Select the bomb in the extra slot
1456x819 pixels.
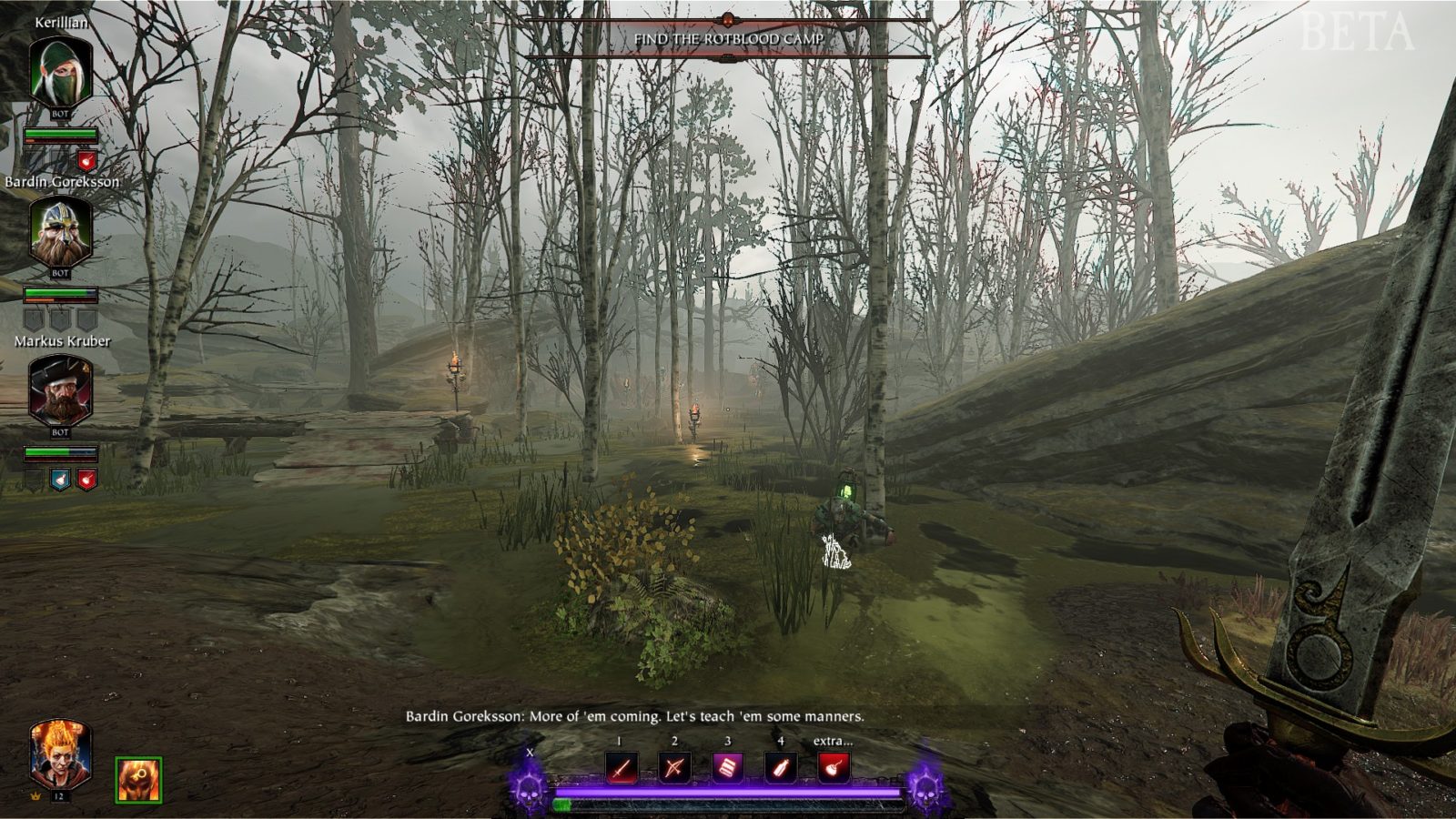pyautogui.click(x=834, y=768)
